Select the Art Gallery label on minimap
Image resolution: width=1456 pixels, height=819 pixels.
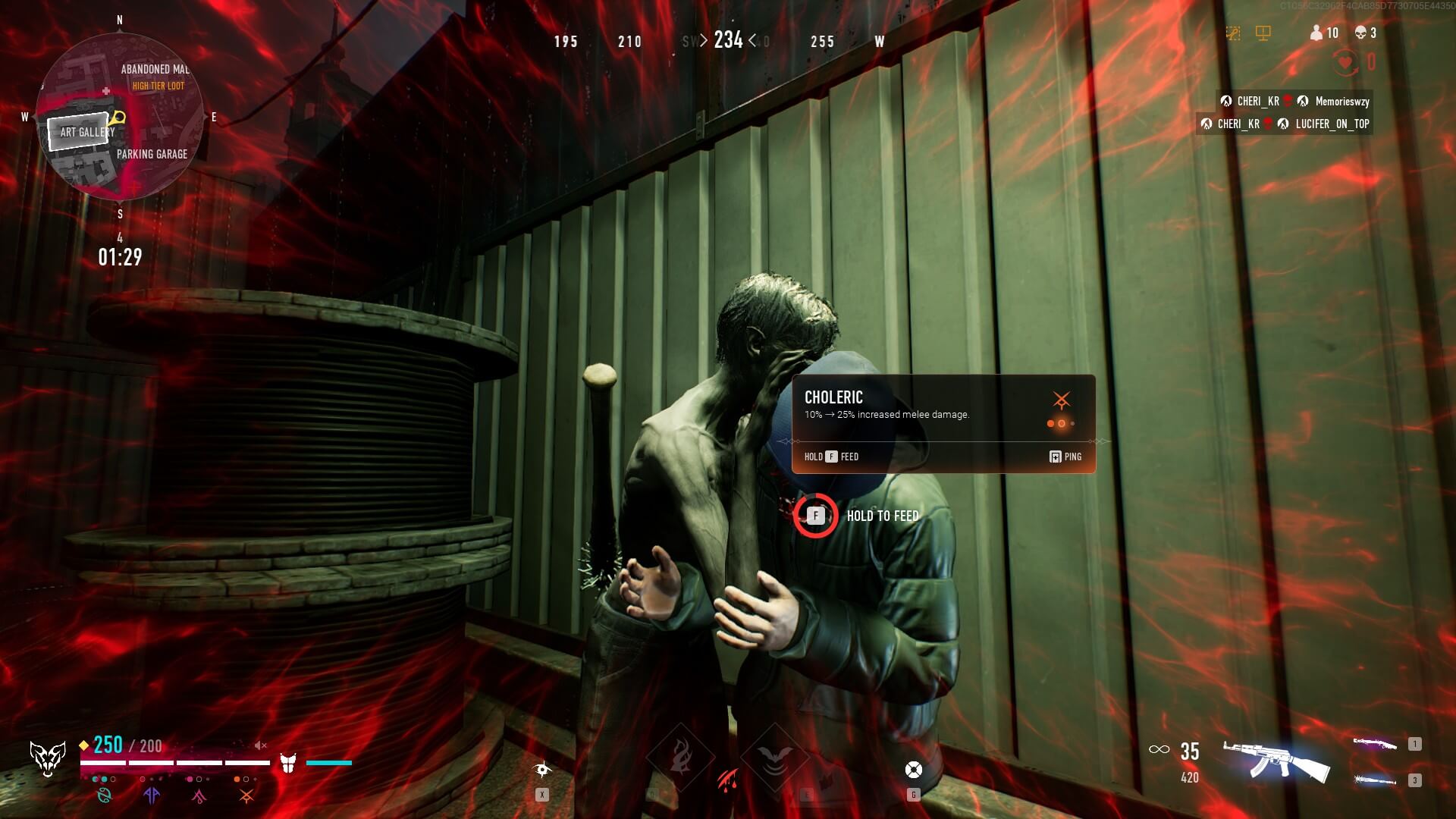click(x=86, y=132)
